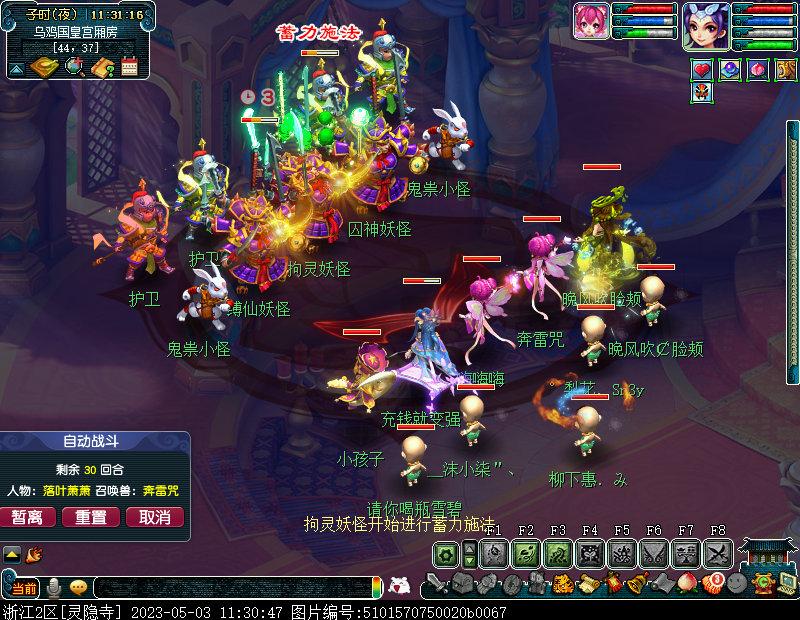Cancel auto-battle with 取消 button
The height and width of the screenshot is (620, 800).
pos(155,517)
